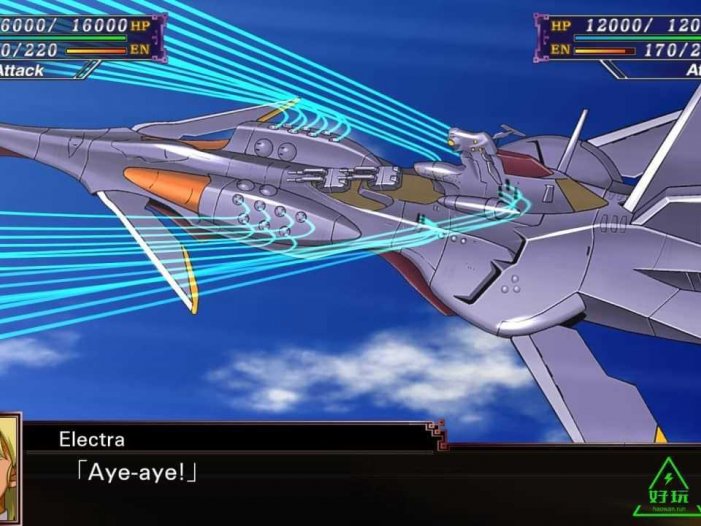Click Electra's character portrait
701x526 pixels.
(9, 468)
